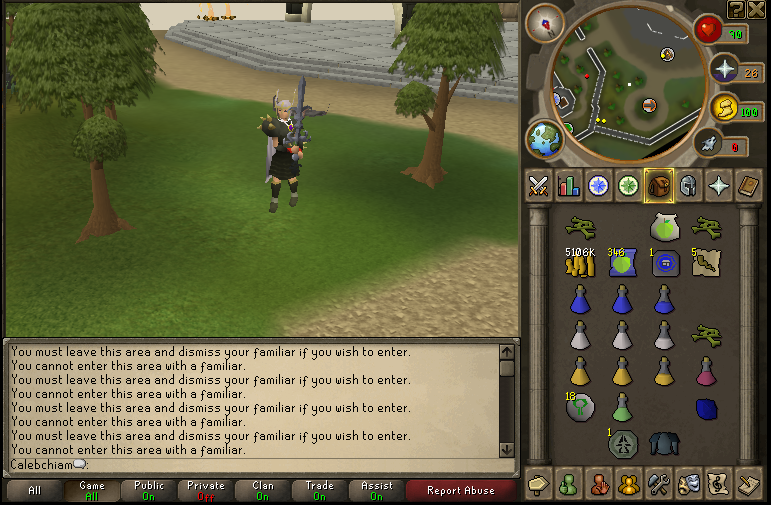Open the world map globe button
This screenshot has width=771, height=505.
tap(546, 140)
